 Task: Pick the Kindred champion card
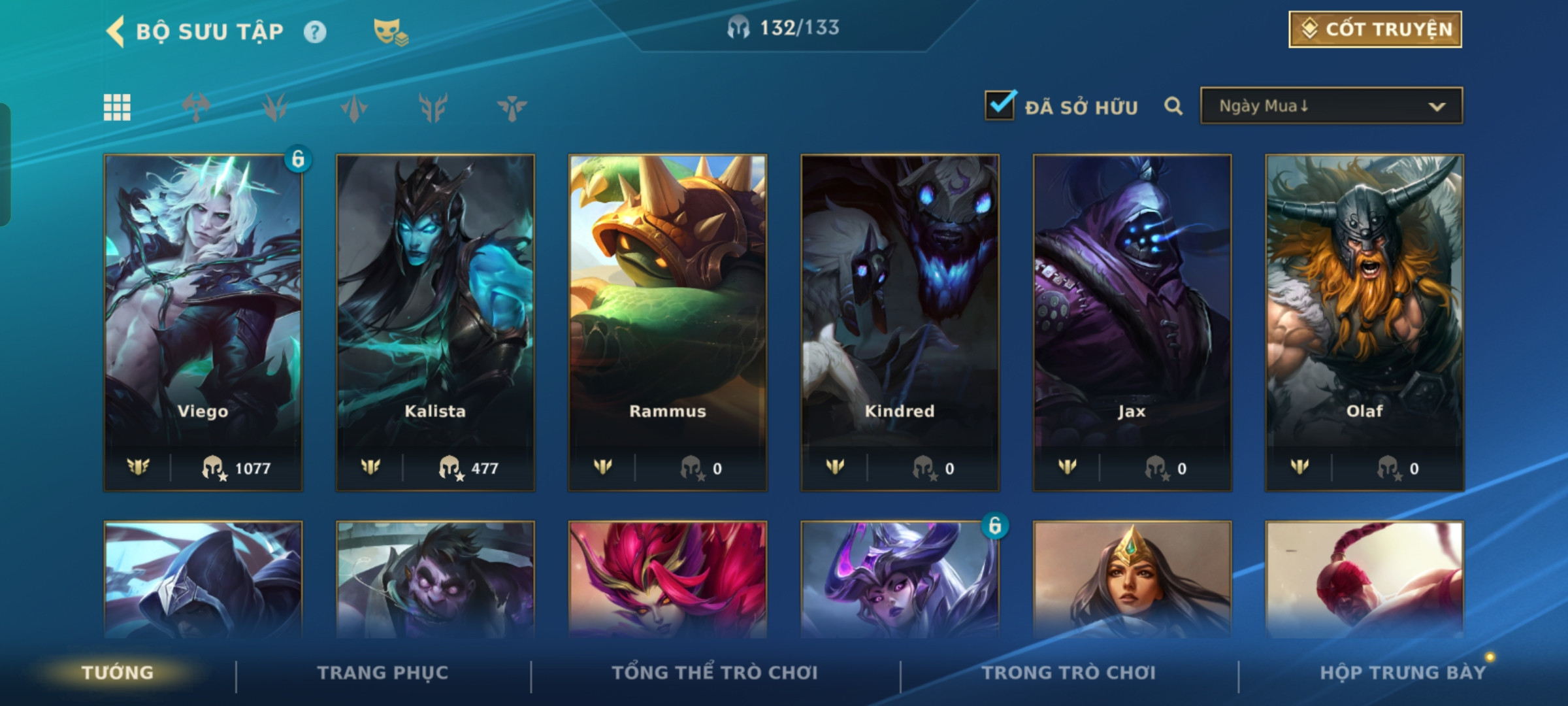(900, 322)
